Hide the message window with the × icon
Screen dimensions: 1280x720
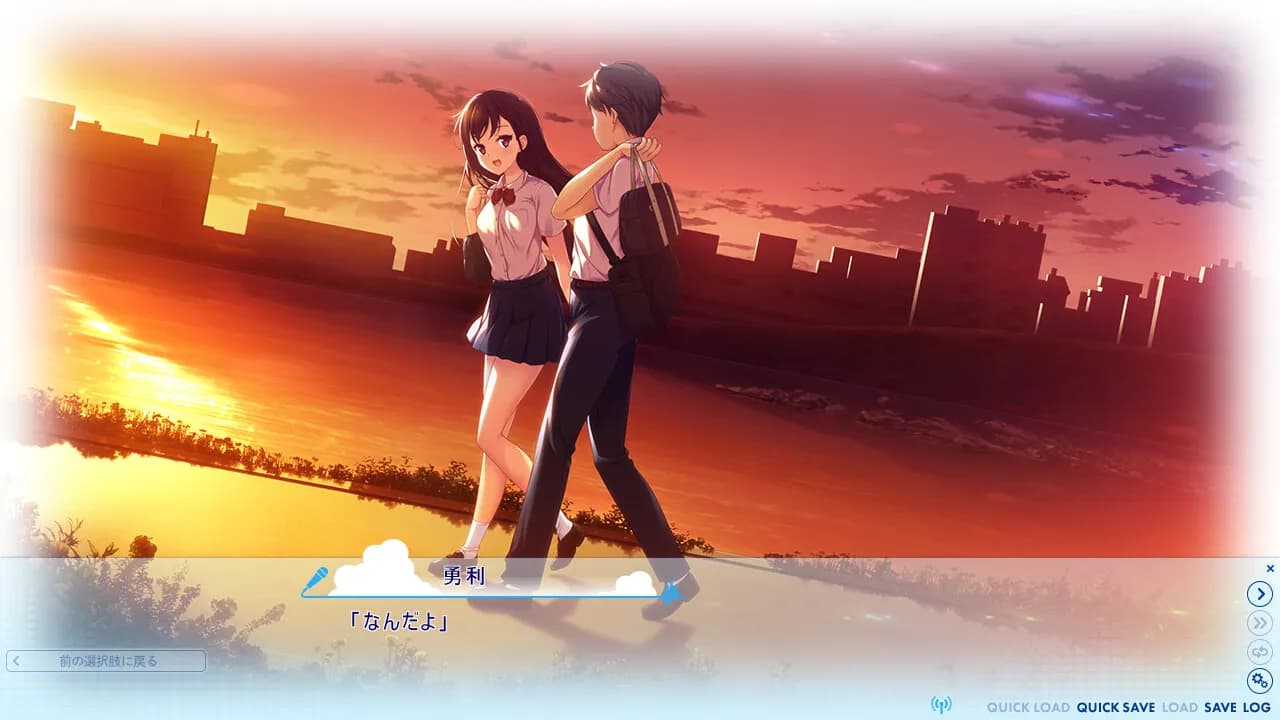pyautogui.click(x=1269, y=568)
